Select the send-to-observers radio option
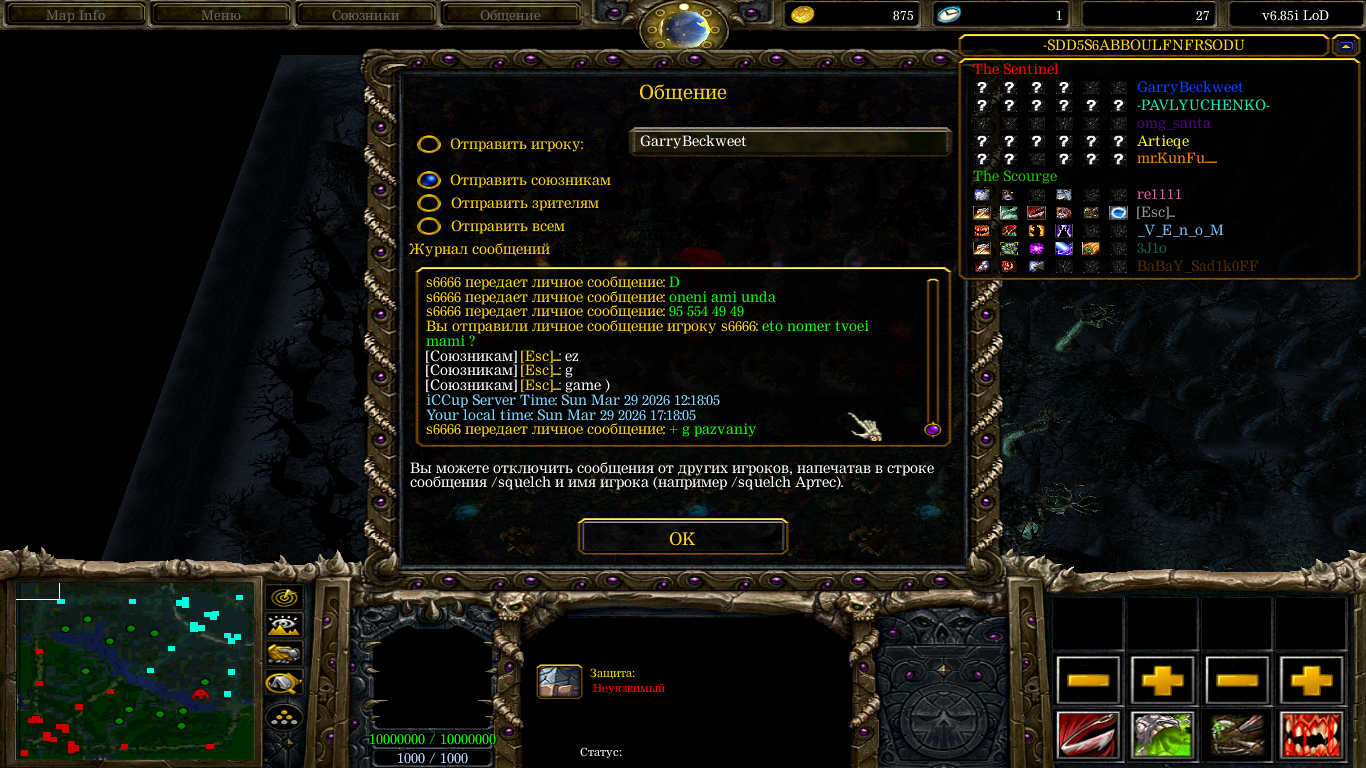The width and height of the screenshot is (1366, 768). pos(429,203)
